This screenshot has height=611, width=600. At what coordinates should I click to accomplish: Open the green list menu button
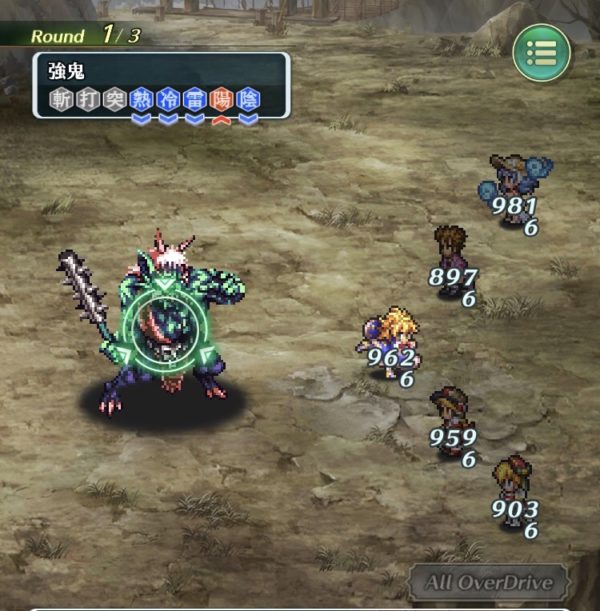[x=542, y=53]
